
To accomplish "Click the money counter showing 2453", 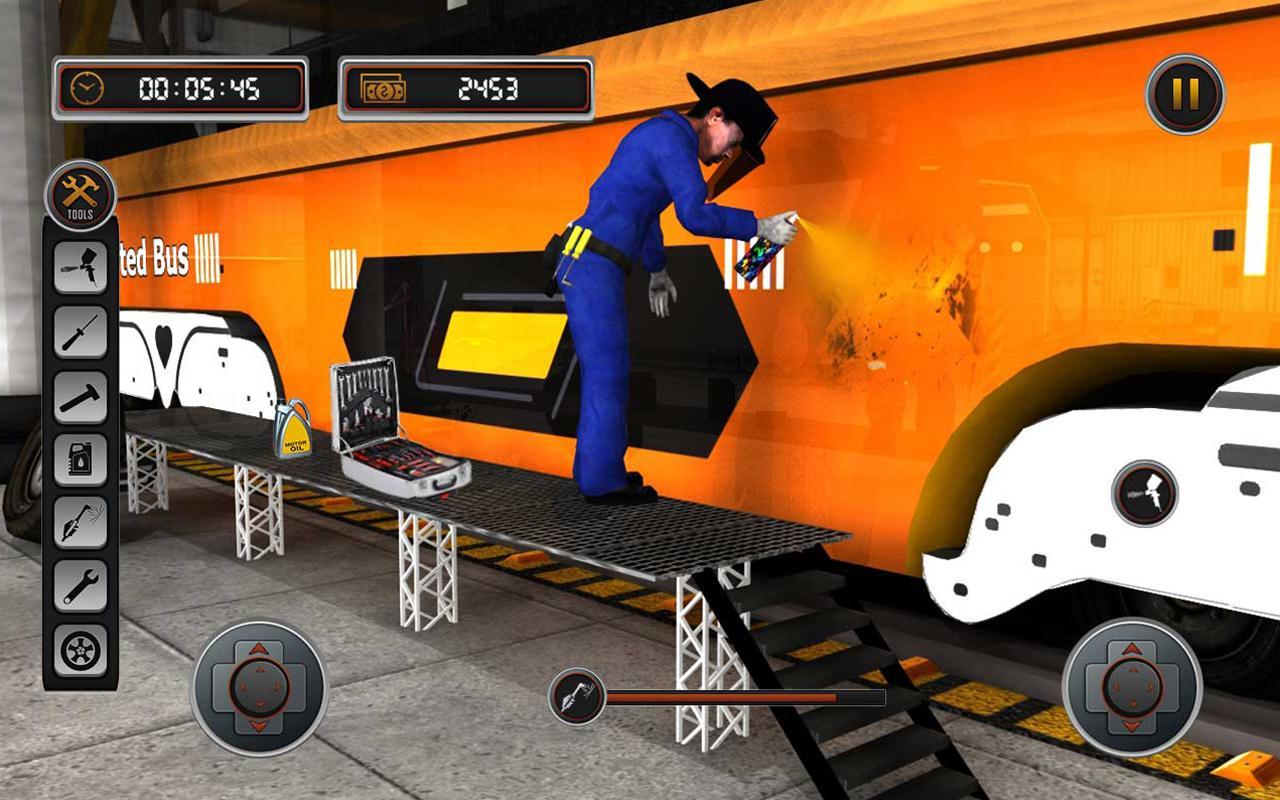I will [466, 87].
